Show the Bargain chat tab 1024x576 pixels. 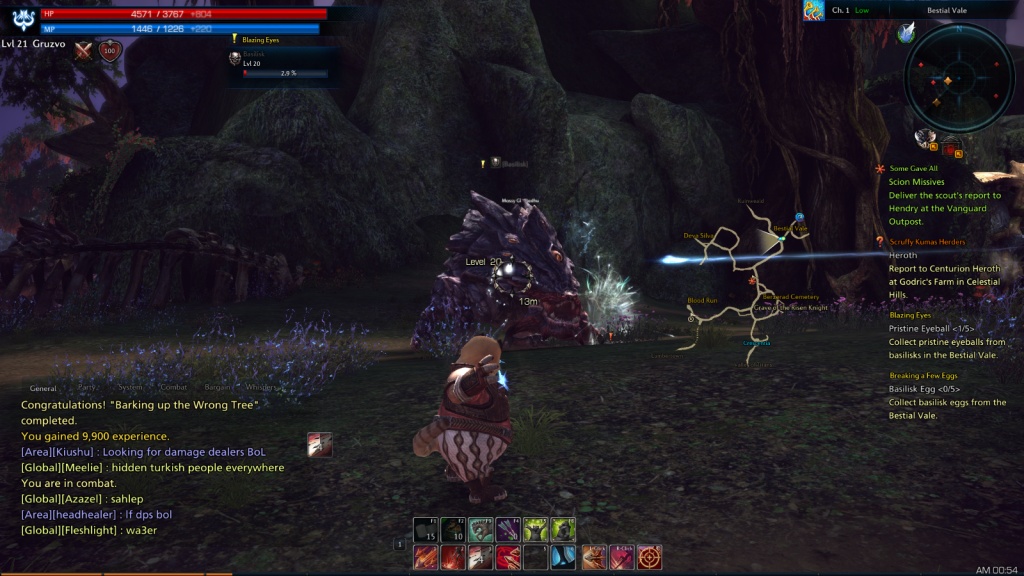point(219,387)
